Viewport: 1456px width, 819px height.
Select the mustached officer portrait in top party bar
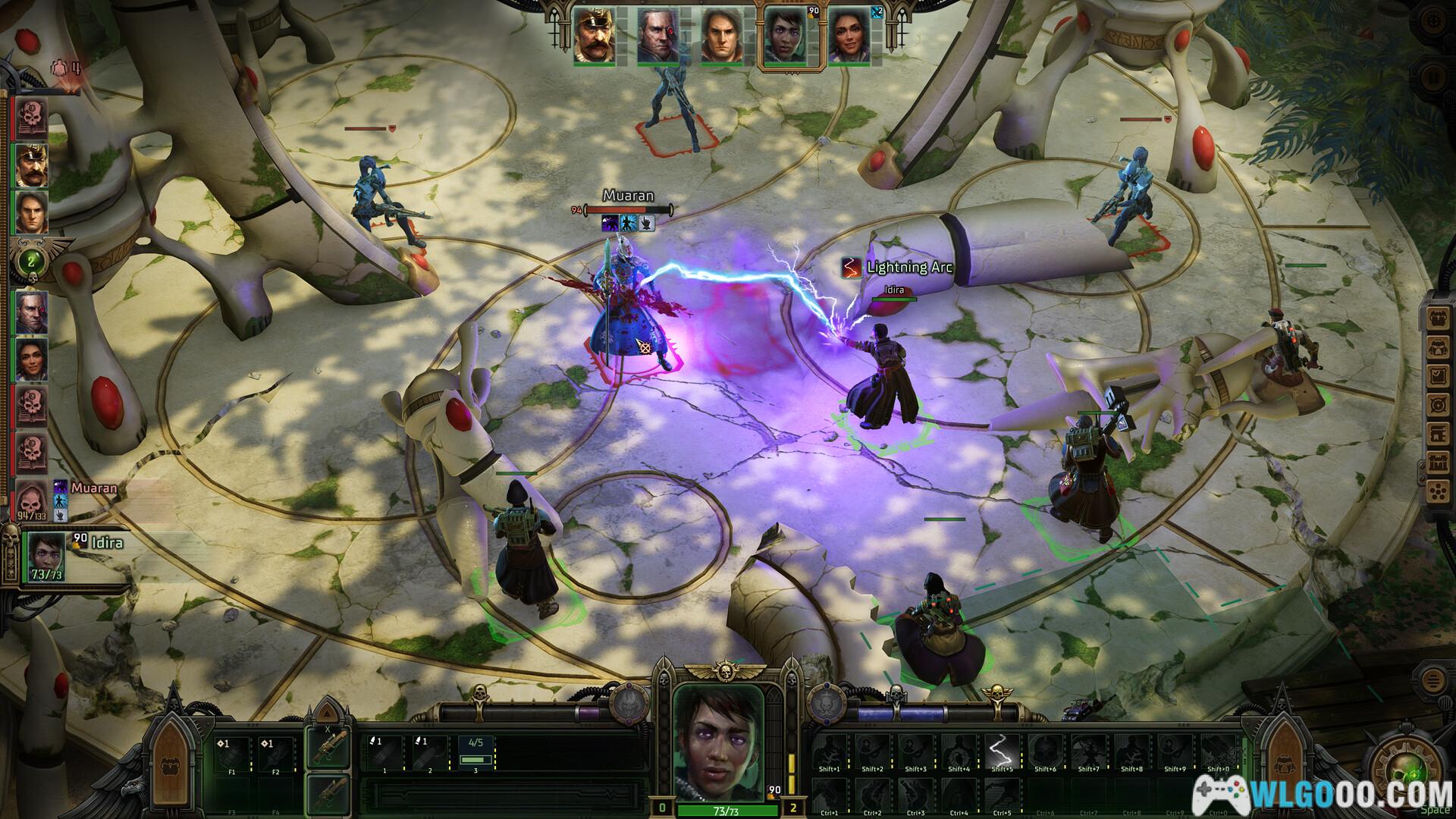coord(595,37)
